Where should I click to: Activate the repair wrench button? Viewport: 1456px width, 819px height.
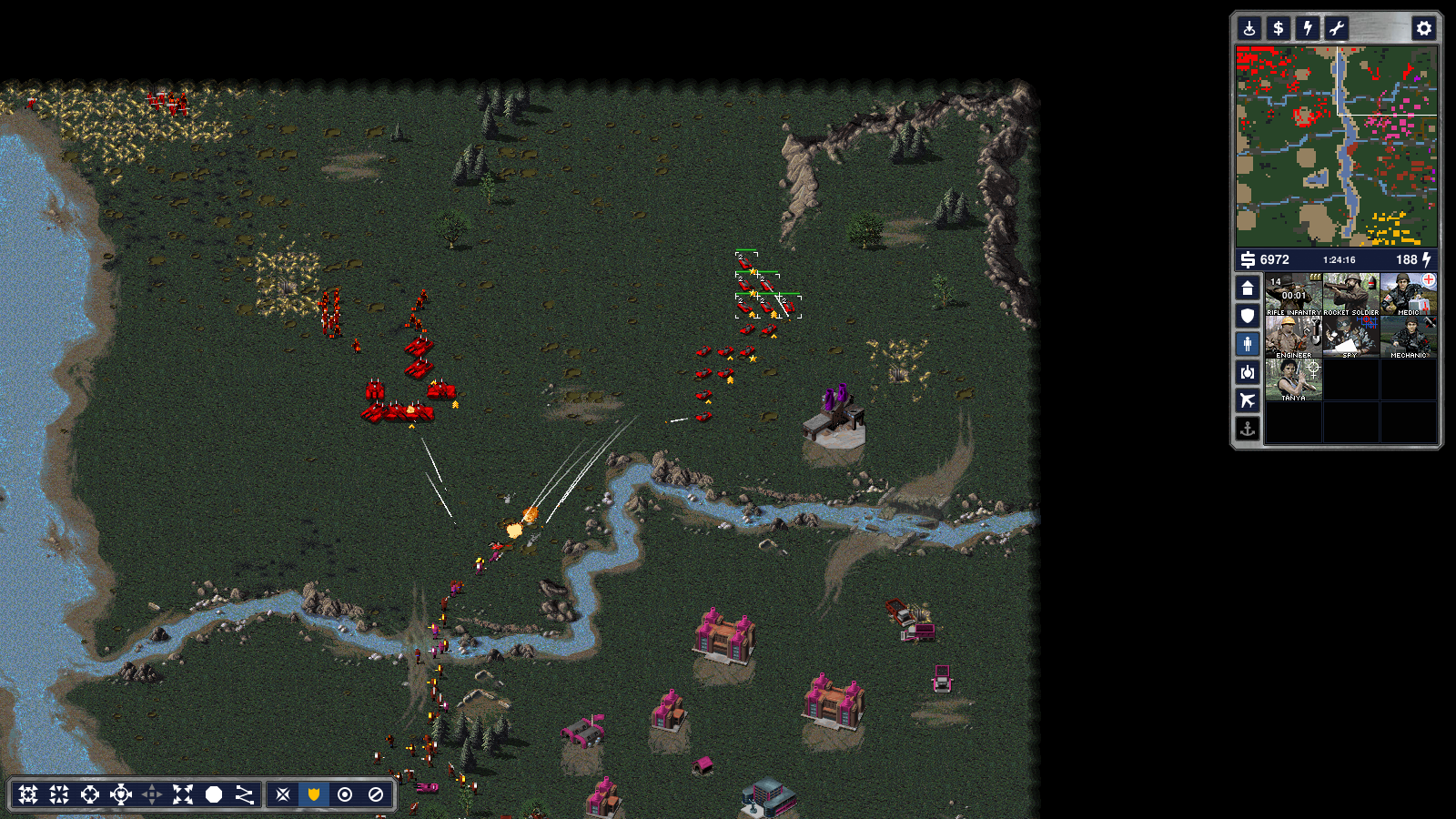pos(1337,28)
